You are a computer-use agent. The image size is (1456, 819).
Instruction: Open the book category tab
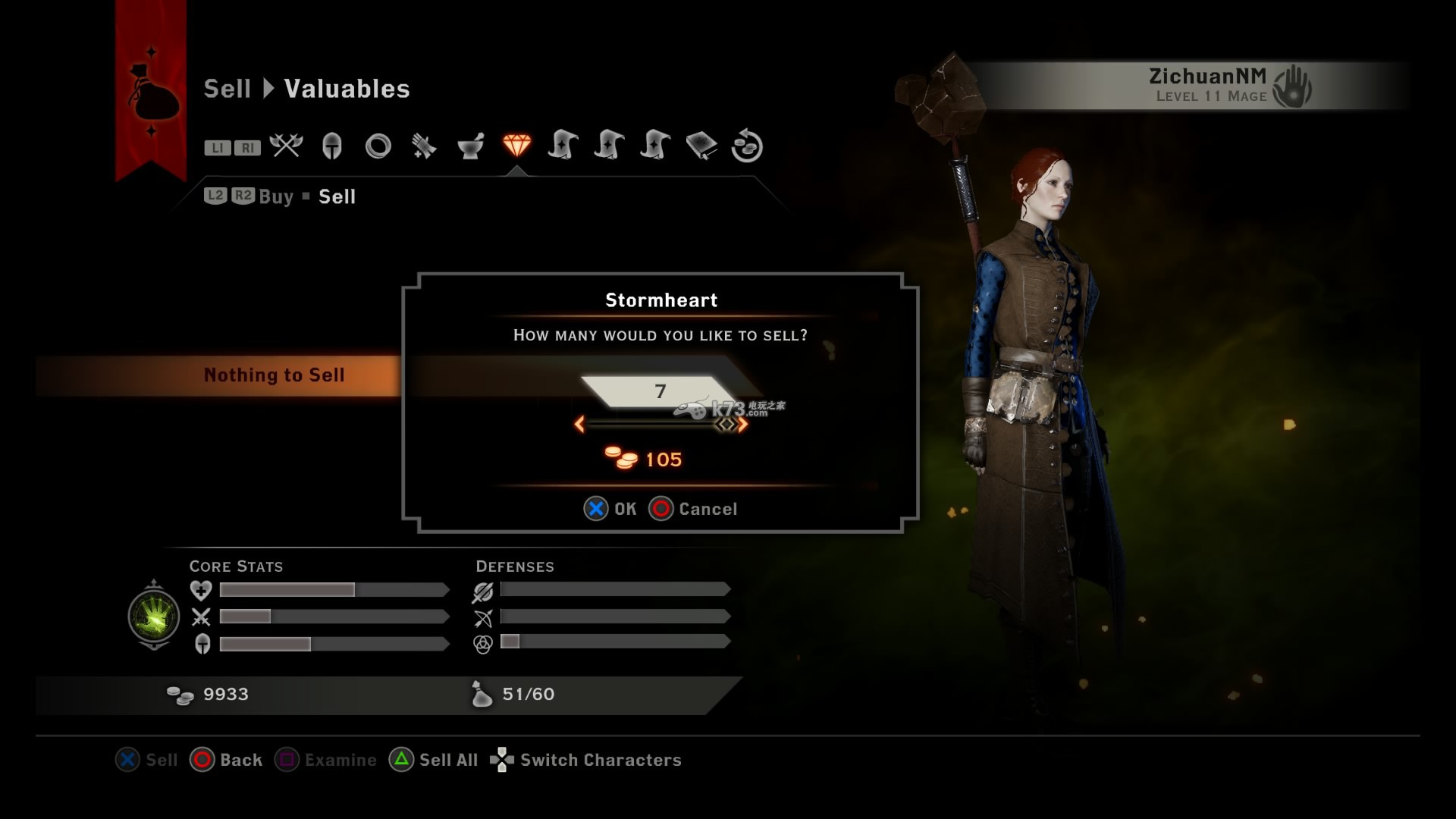701,146
